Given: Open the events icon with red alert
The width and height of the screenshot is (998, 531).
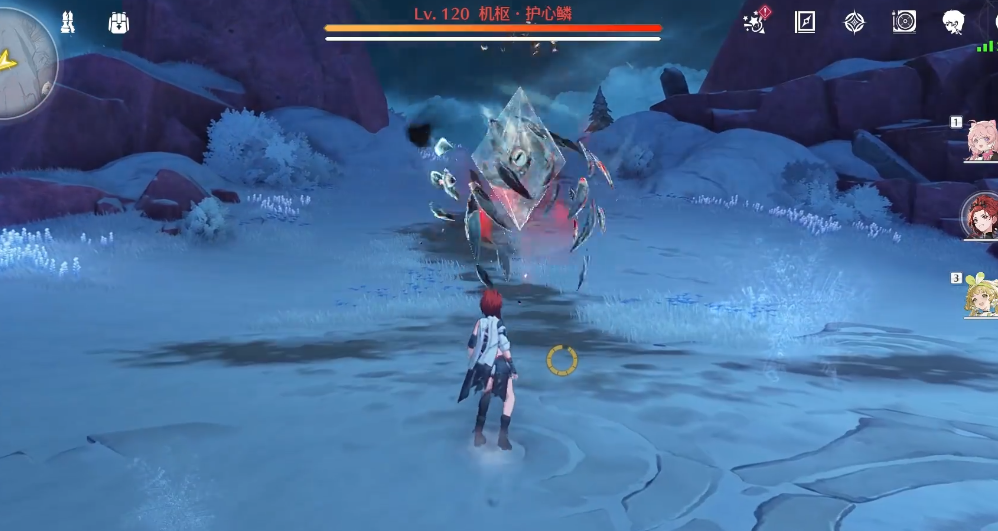Looking at the screenshot, I should click(x=756, y=22).
